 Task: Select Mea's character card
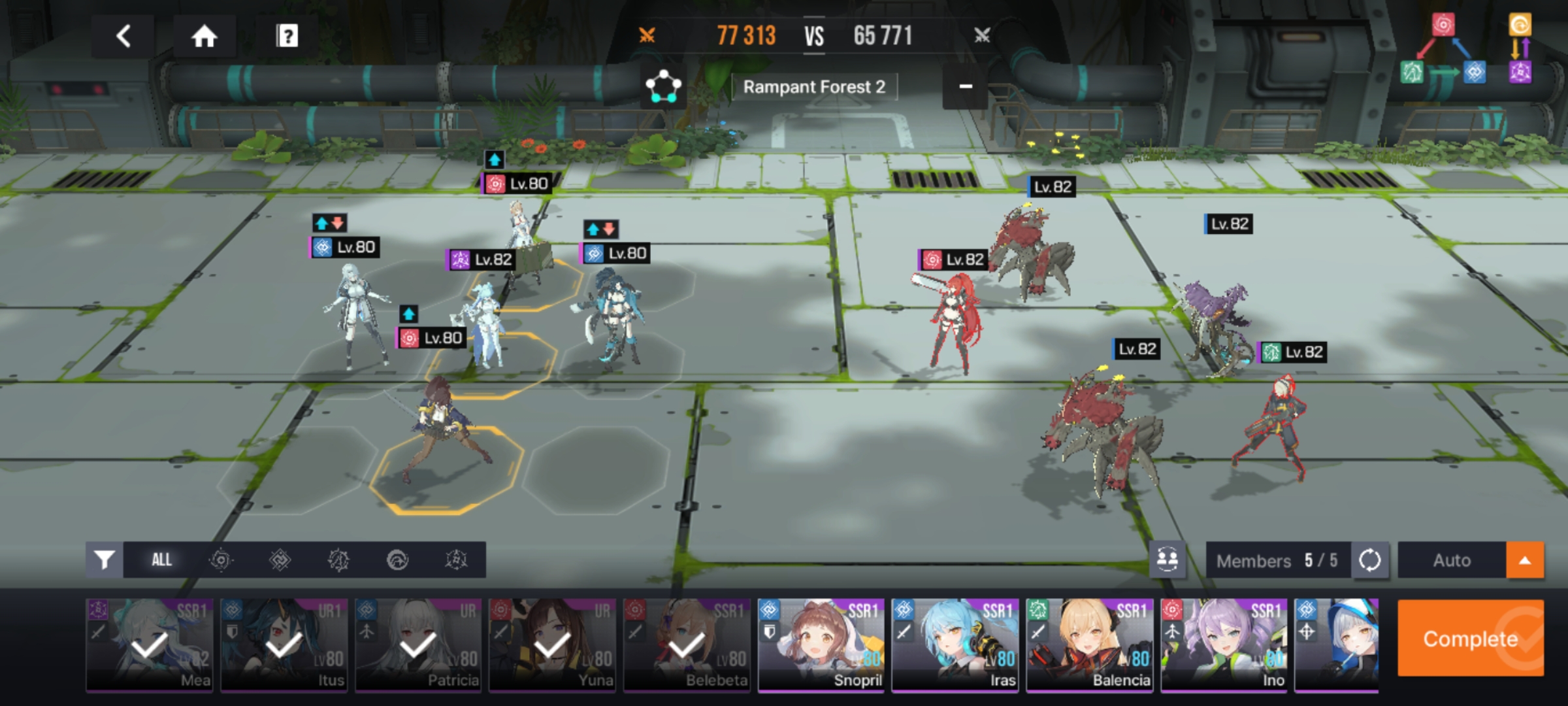coord(150,645)
